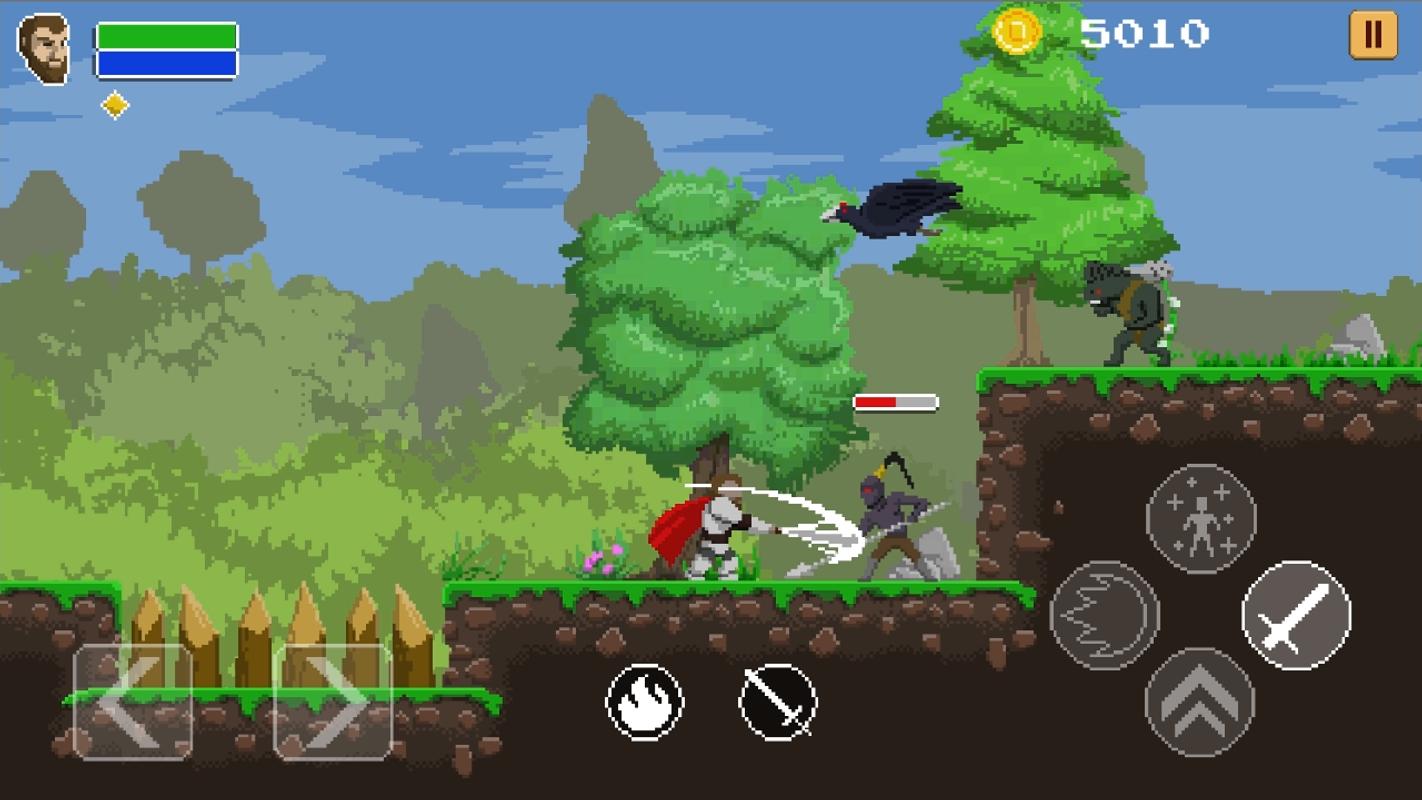Click the bearded hero portrait
Screen dimensions: 1422x800
click(44, 49)
